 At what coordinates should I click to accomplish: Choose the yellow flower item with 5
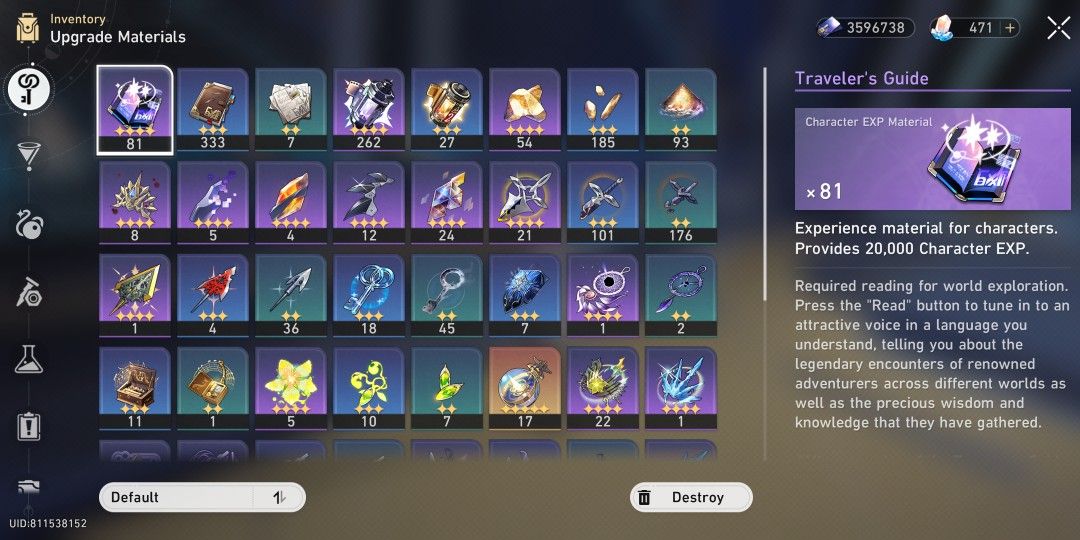290,387
